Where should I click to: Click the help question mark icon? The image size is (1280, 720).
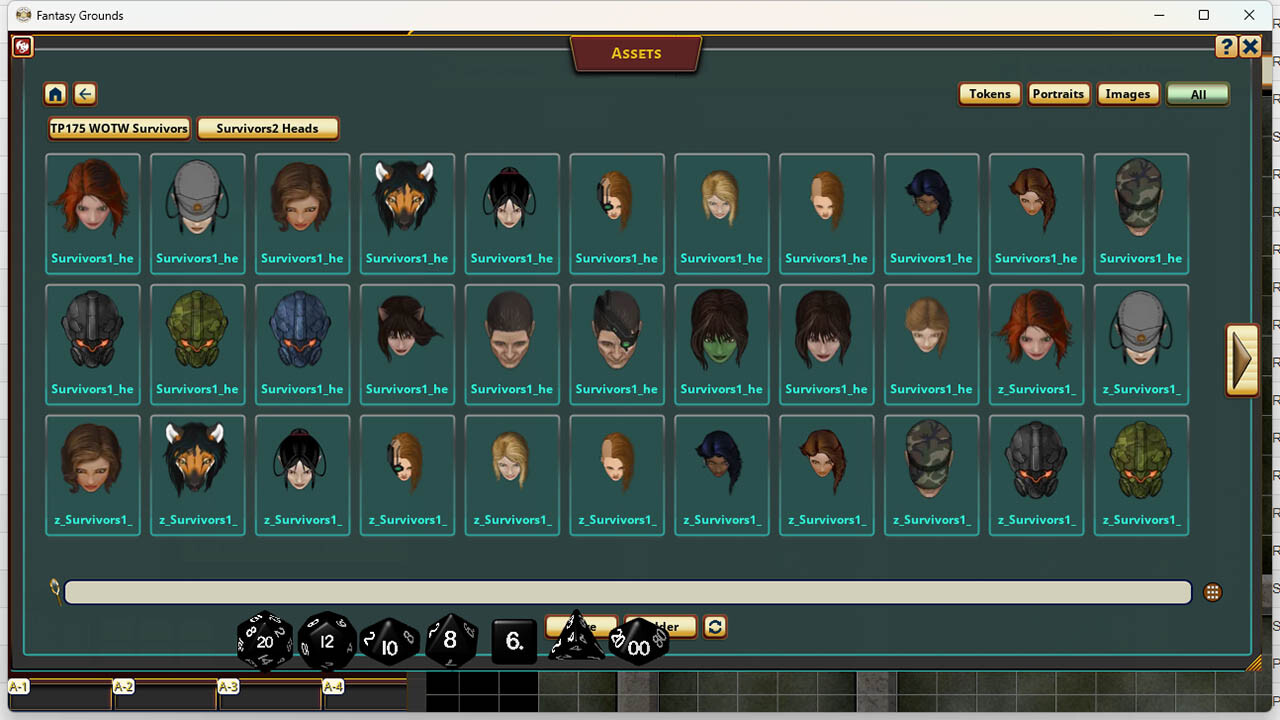[1226, 46]
